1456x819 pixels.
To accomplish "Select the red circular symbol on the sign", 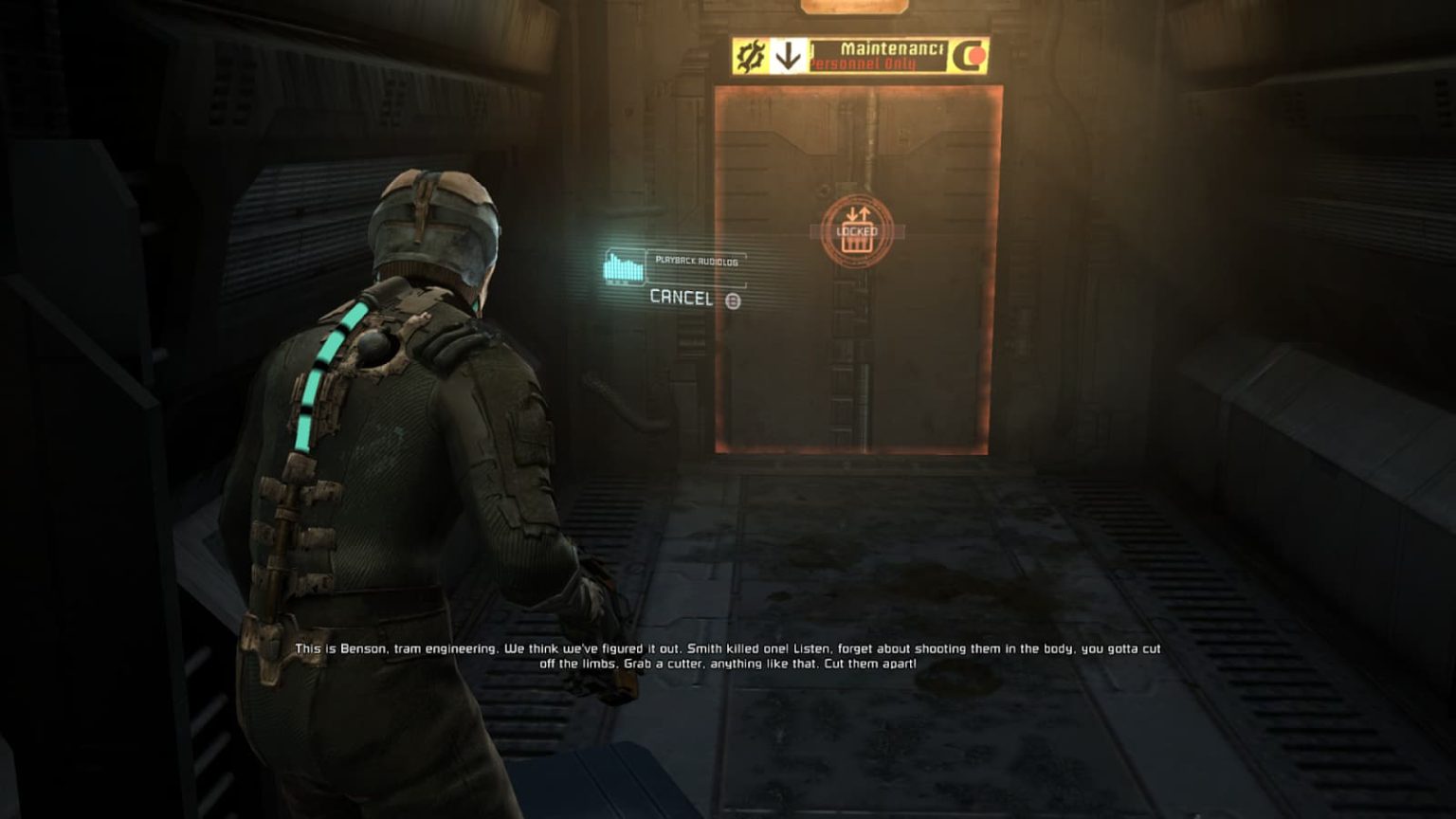I will (x=976, y=57).
